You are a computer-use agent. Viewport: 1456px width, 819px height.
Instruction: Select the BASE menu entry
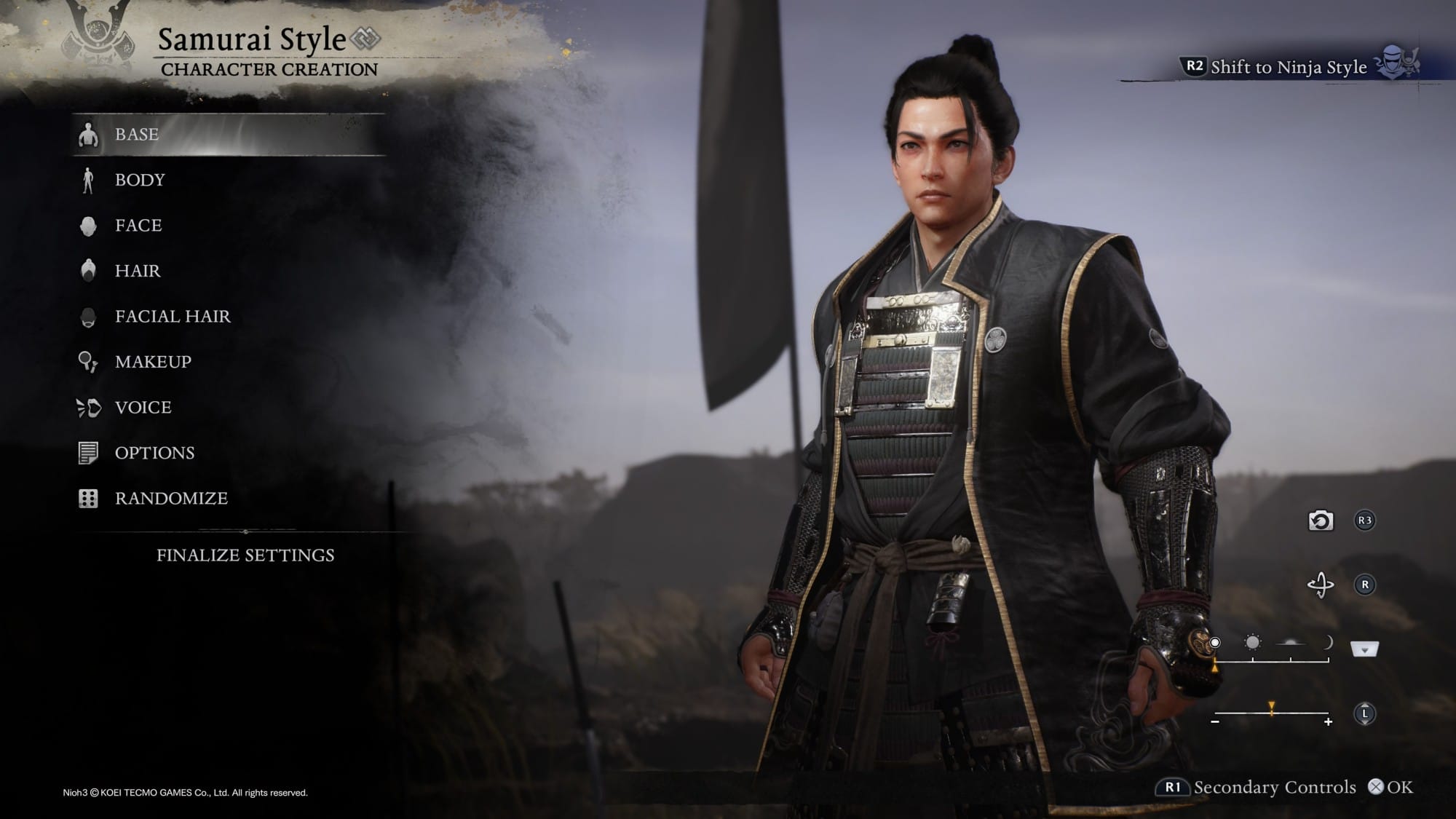pos(137,135)
